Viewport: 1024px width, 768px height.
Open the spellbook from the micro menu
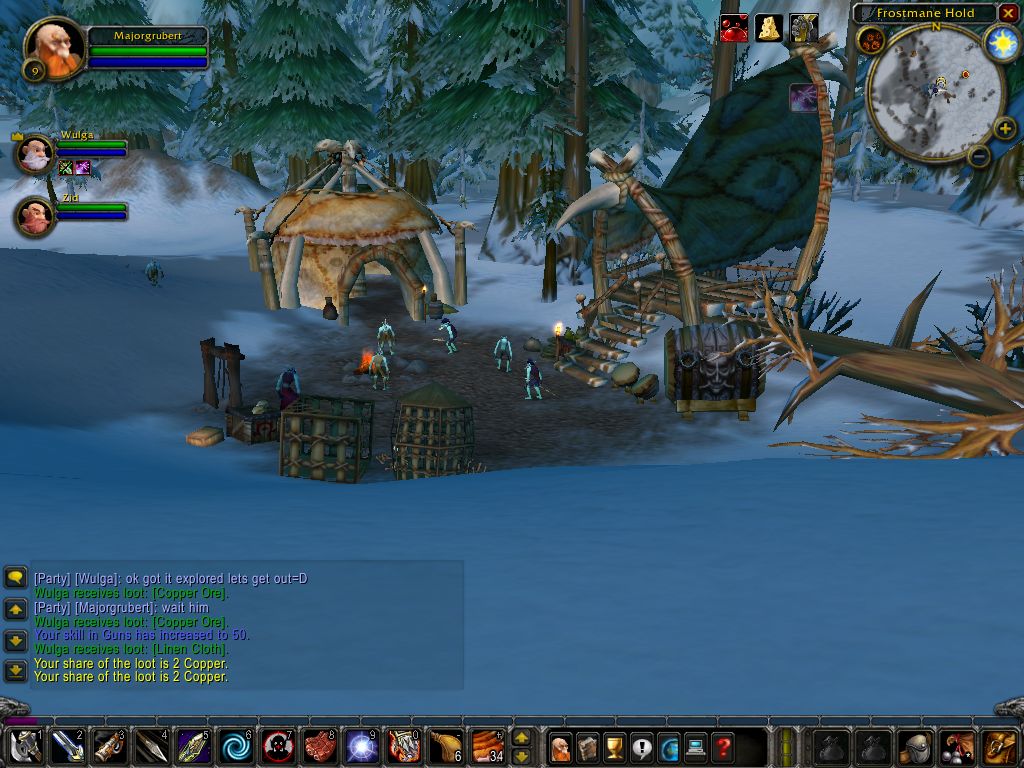coord(588,747)
